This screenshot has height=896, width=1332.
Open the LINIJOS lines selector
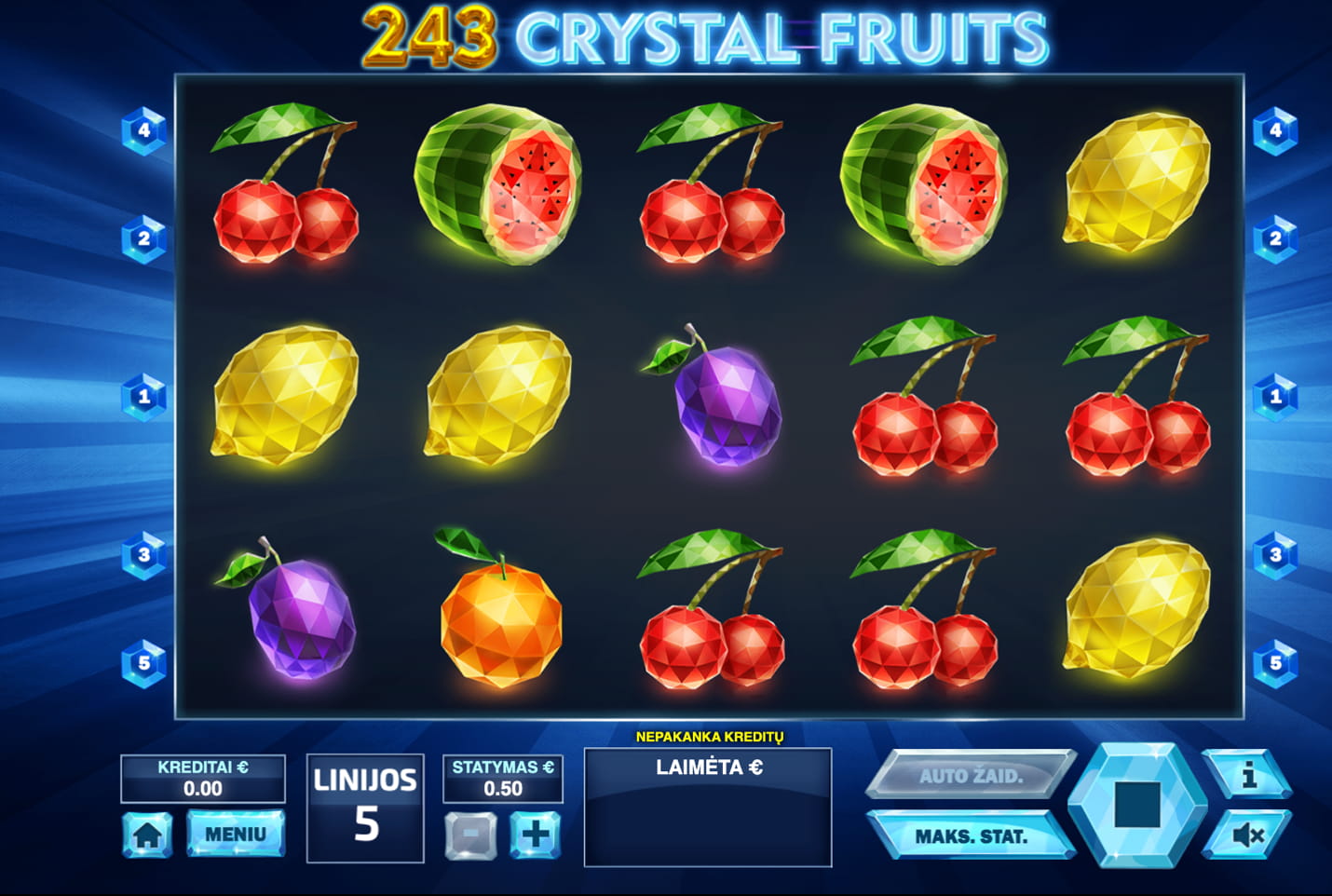pos(365,802)
